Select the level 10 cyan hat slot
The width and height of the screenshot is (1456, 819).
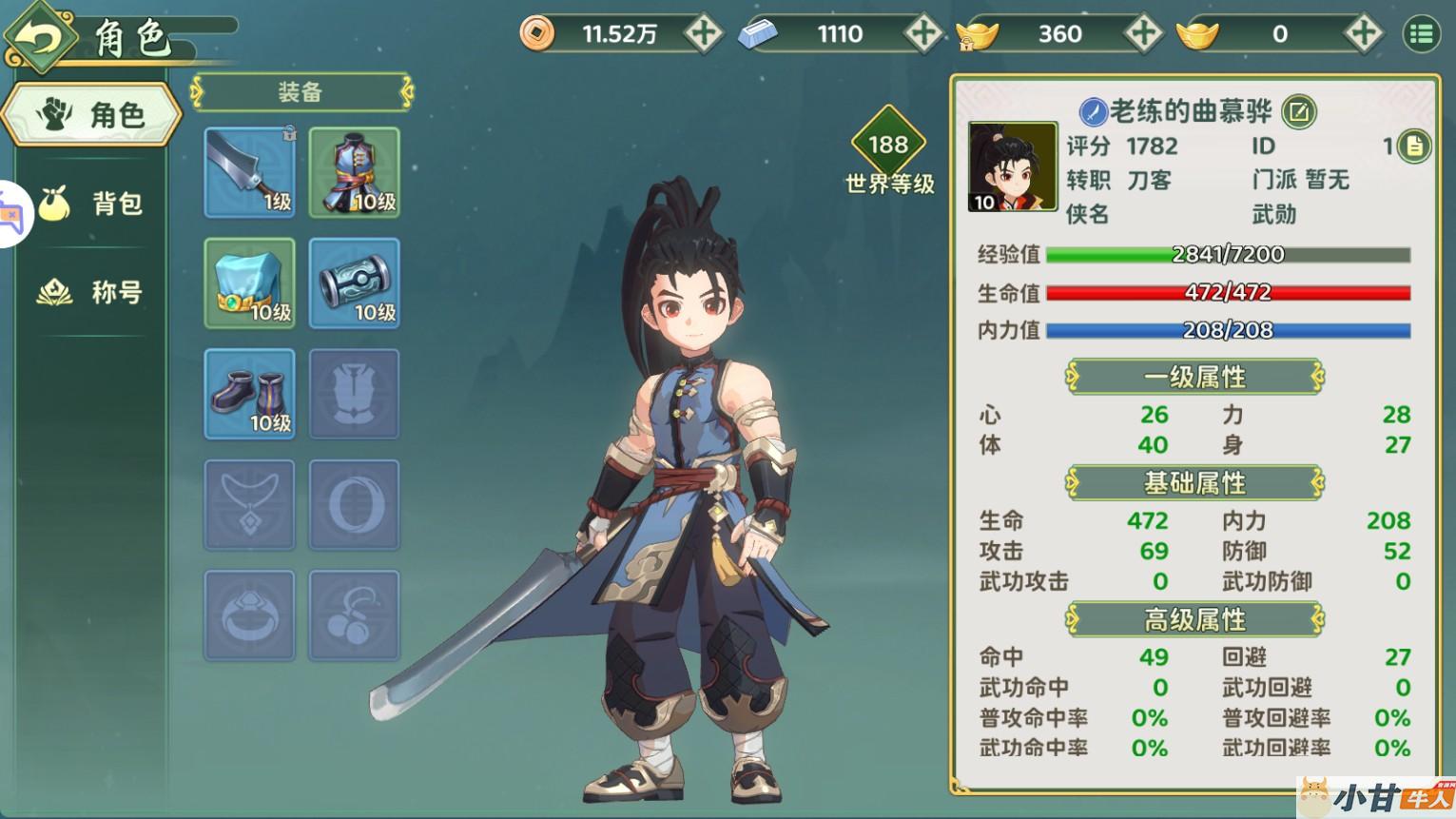coord(249,283)
